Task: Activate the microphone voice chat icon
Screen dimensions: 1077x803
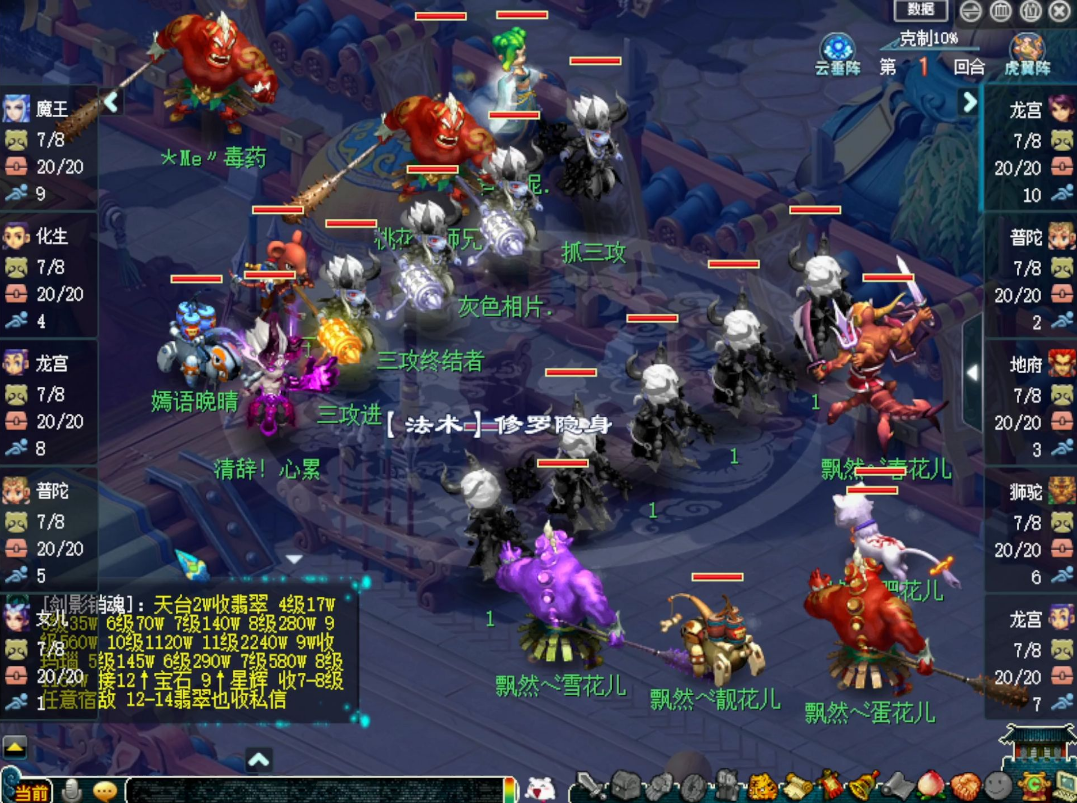Action: (72, 790)
